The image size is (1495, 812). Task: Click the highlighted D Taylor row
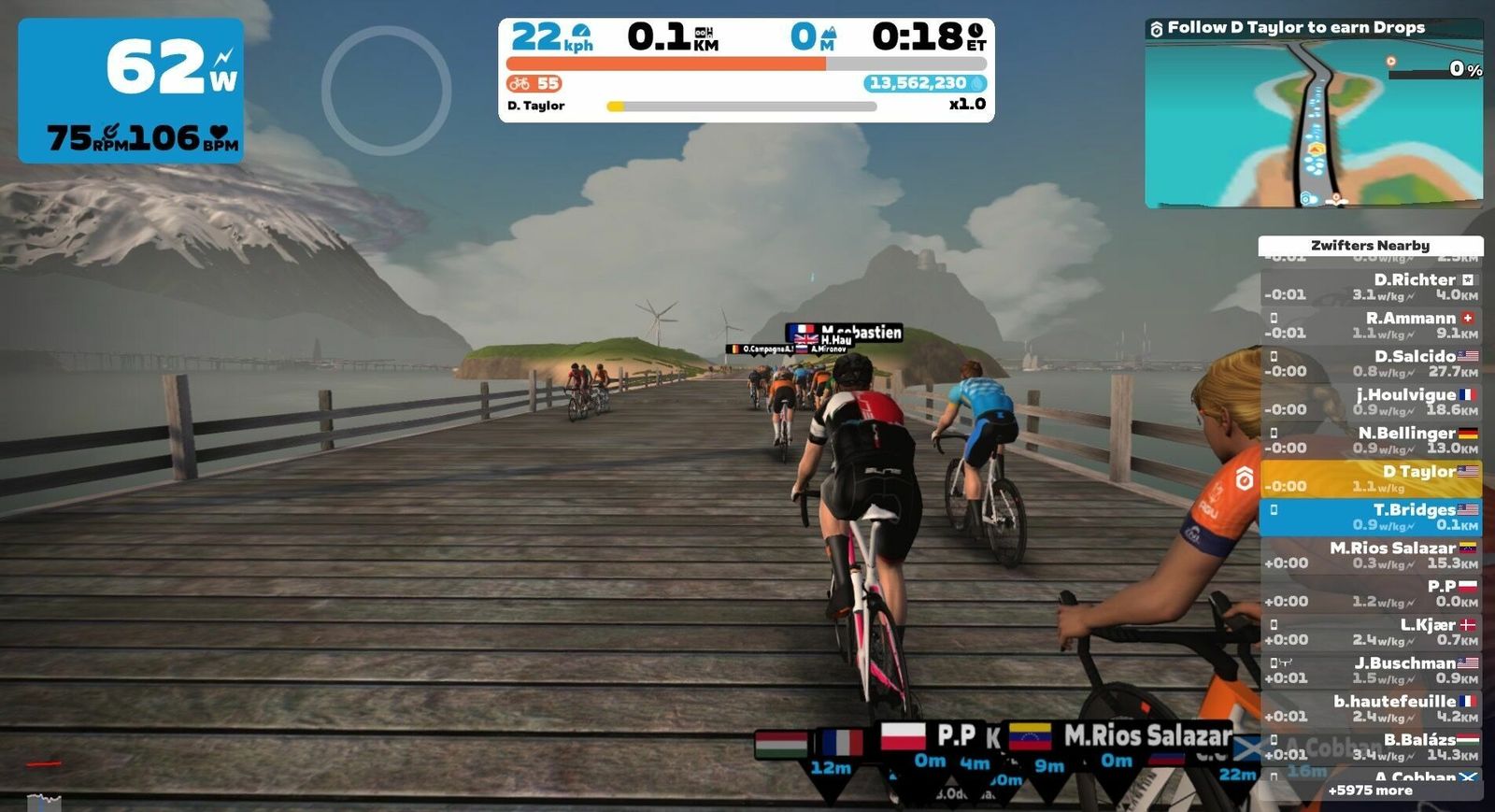[1370, 478]
